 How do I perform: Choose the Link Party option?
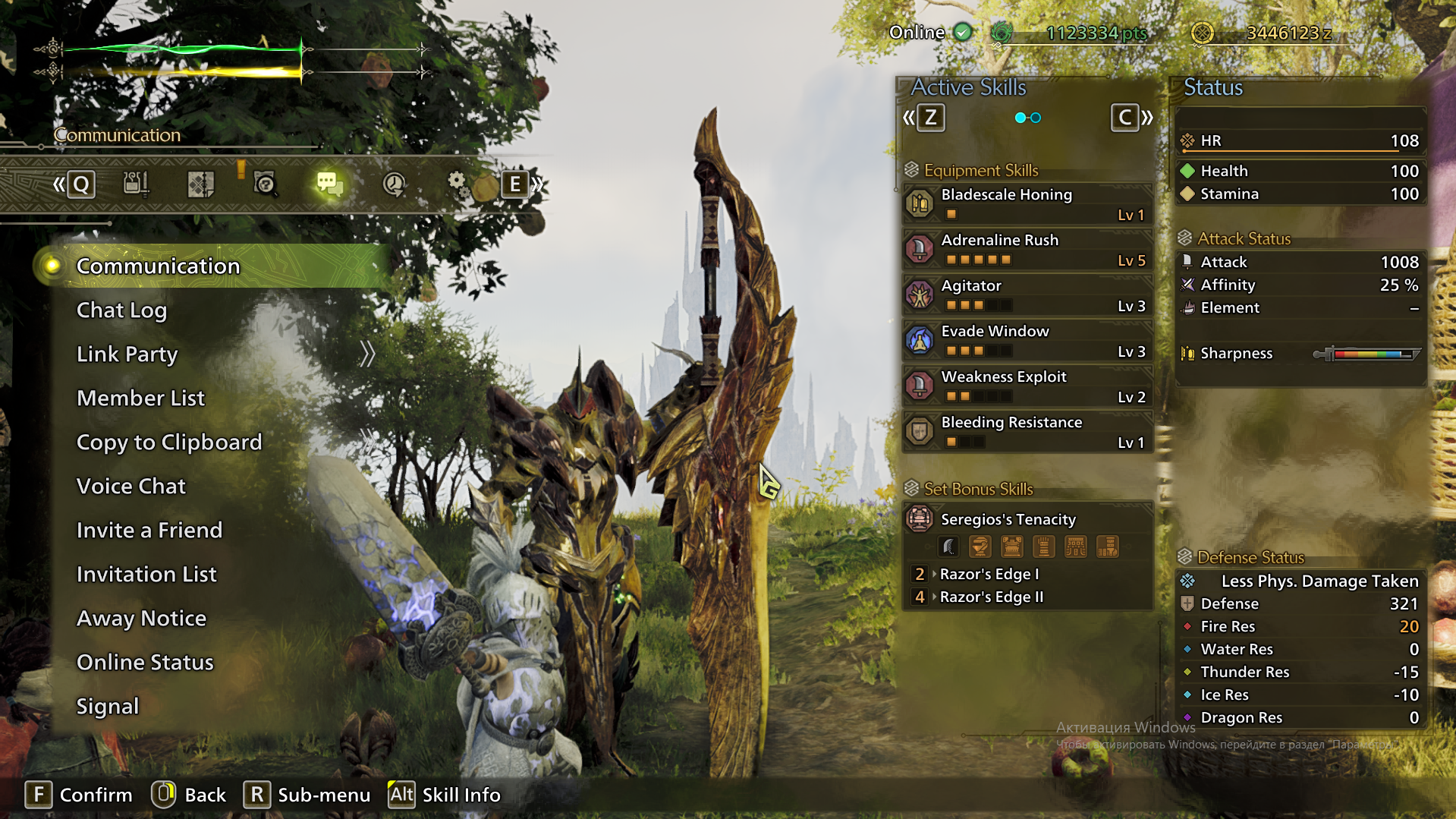point(127,354)
